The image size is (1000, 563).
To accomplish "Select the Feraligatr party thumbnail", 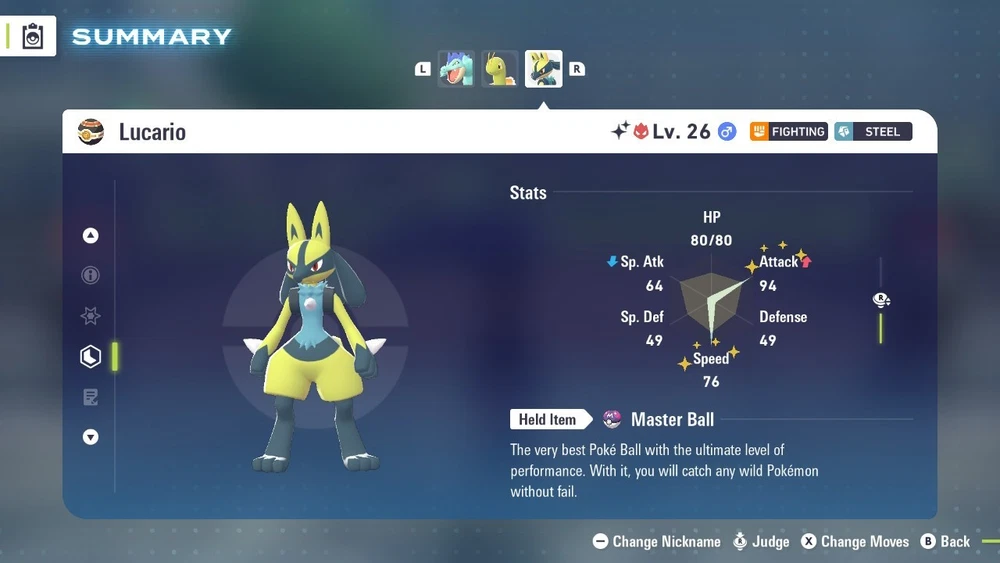I will pos(456,69).
